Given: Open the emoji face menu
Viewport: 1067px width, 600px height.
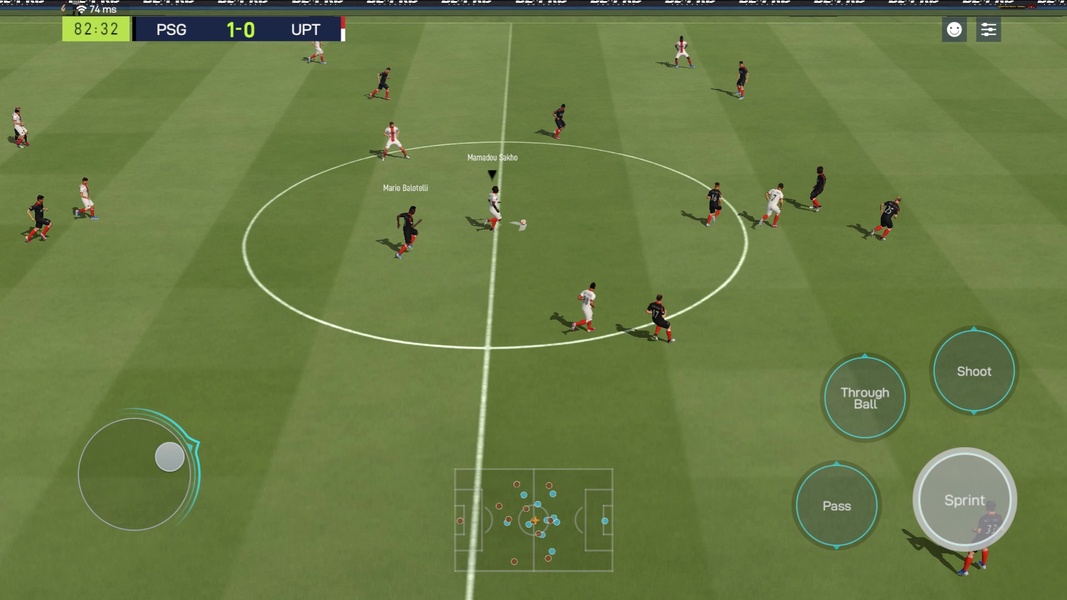Looking at the screenshot, I should click(x=954, y=30).
